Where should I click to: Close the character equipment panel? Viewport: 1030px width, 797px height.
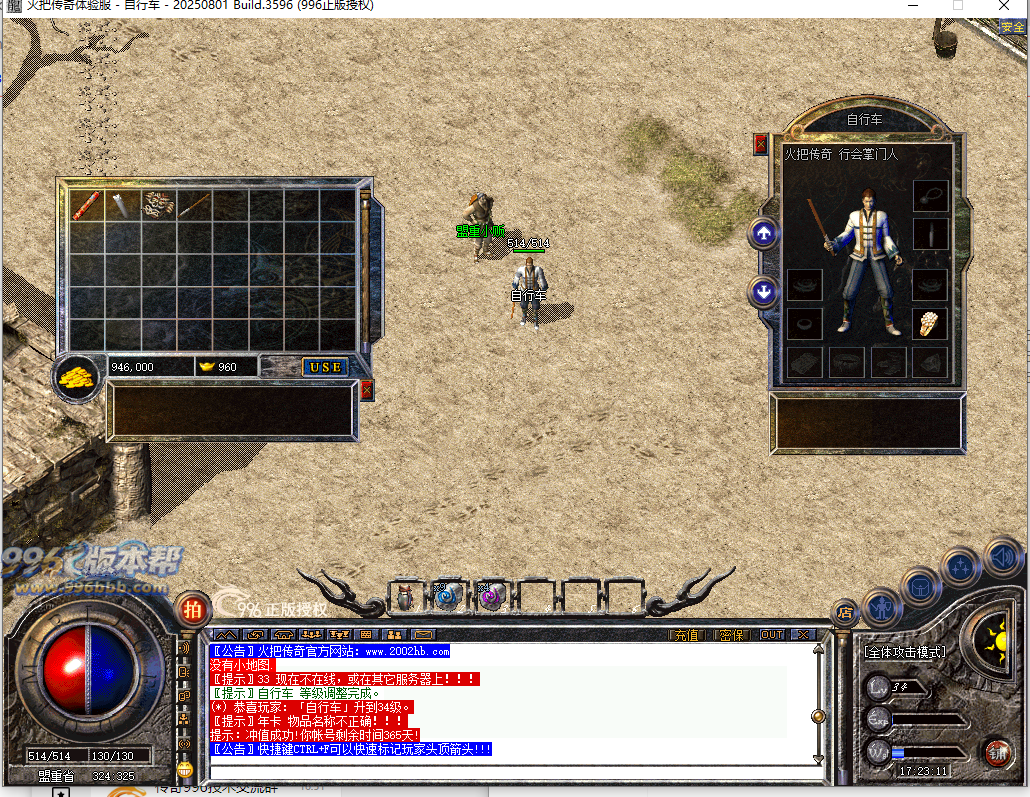(x=761, y=144)
